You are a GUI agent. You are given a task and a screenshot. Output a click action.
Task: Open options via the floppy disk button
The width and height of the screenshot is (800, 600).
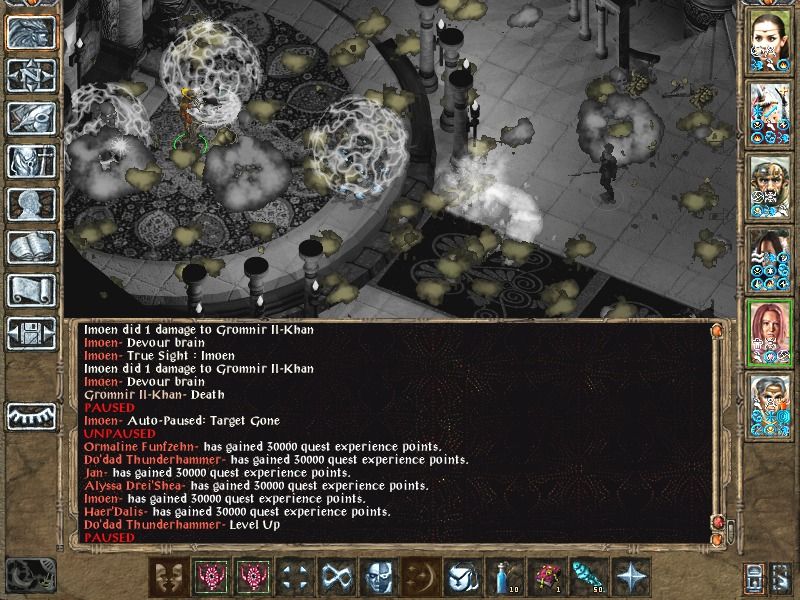(31, 332)
